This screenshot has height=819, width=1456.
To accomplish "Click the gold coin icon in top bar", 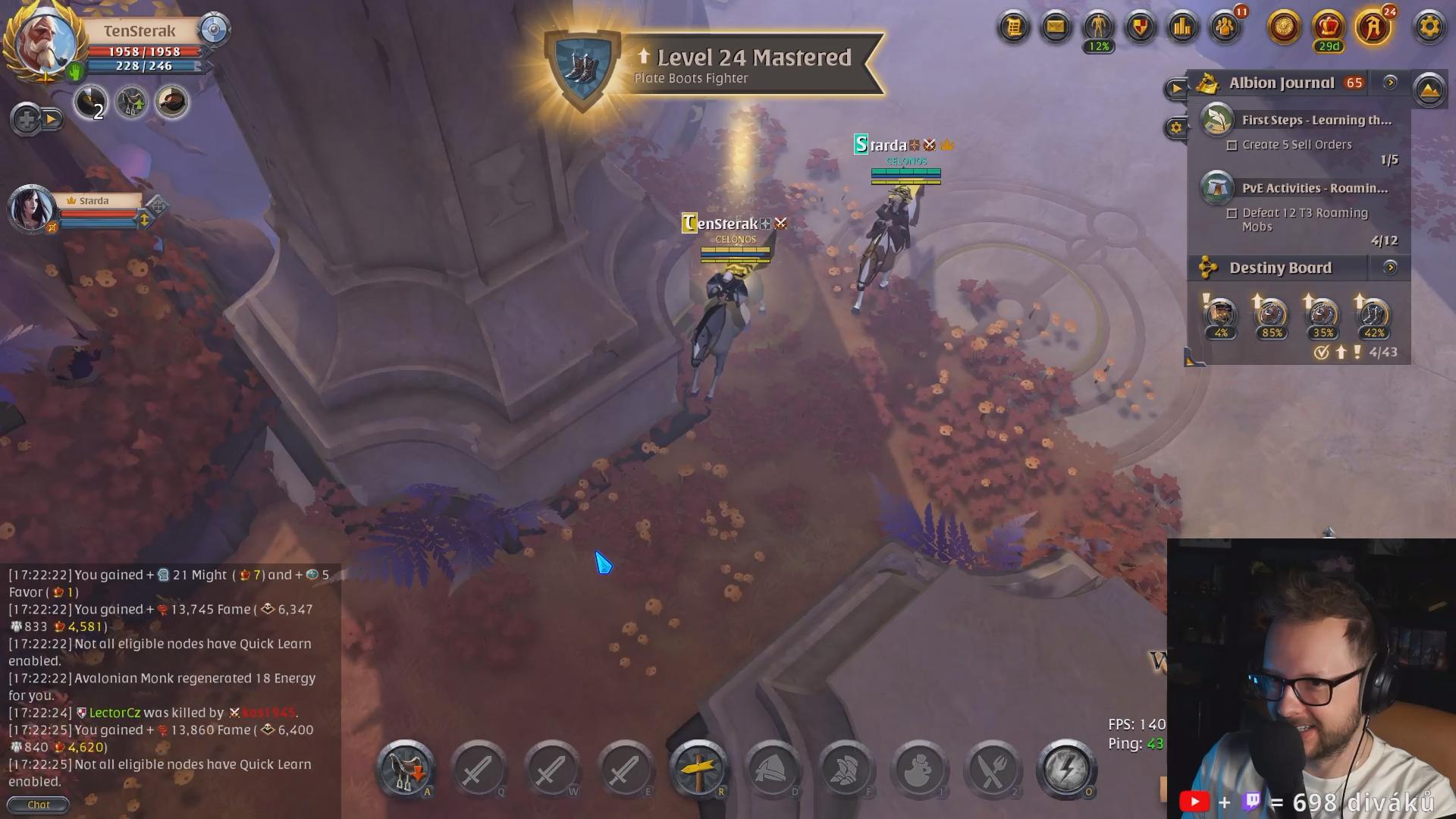I will [x=1284, y=28].
